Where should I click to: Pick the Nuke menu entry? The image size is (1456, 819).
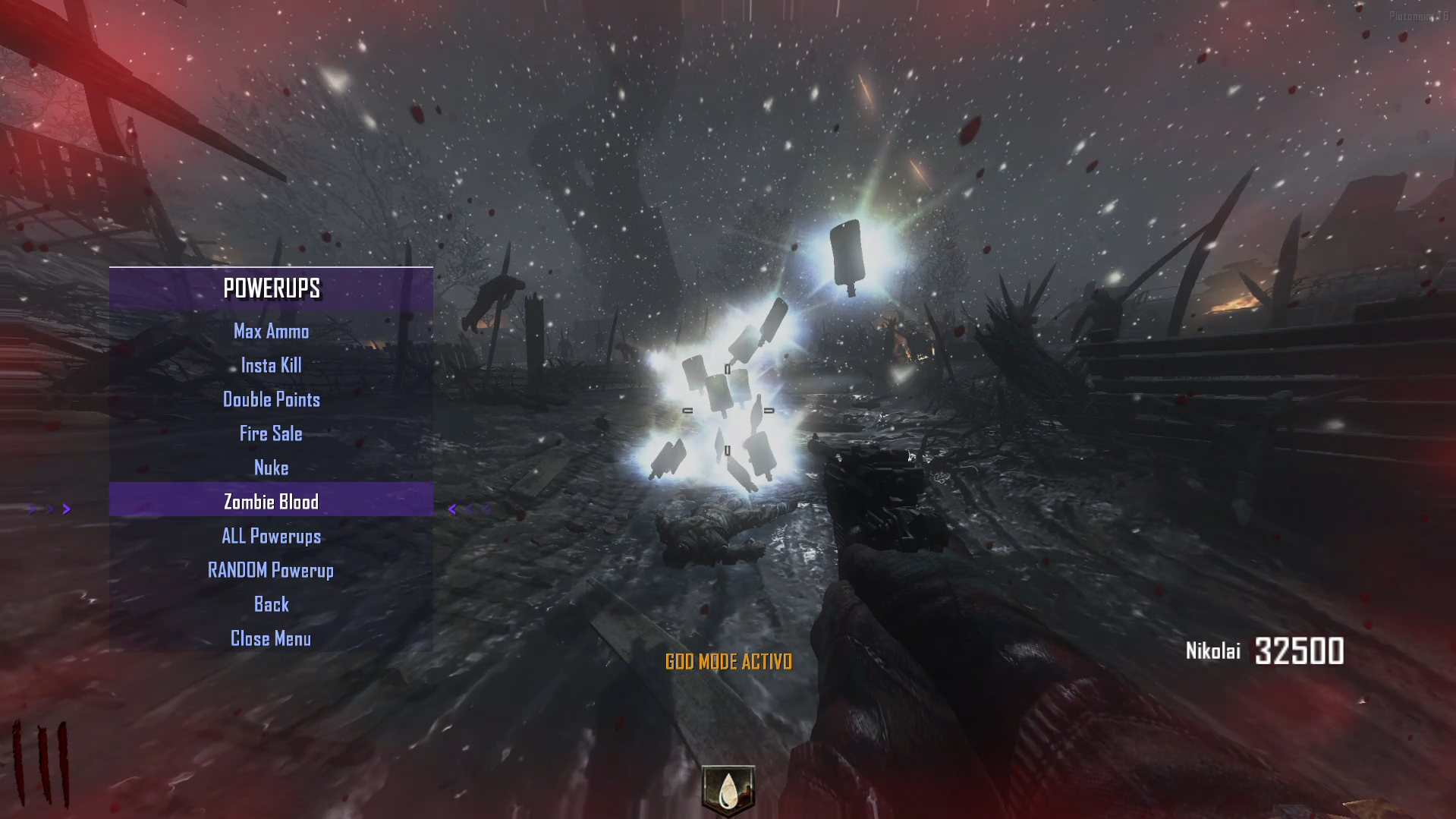click(271, 468)
